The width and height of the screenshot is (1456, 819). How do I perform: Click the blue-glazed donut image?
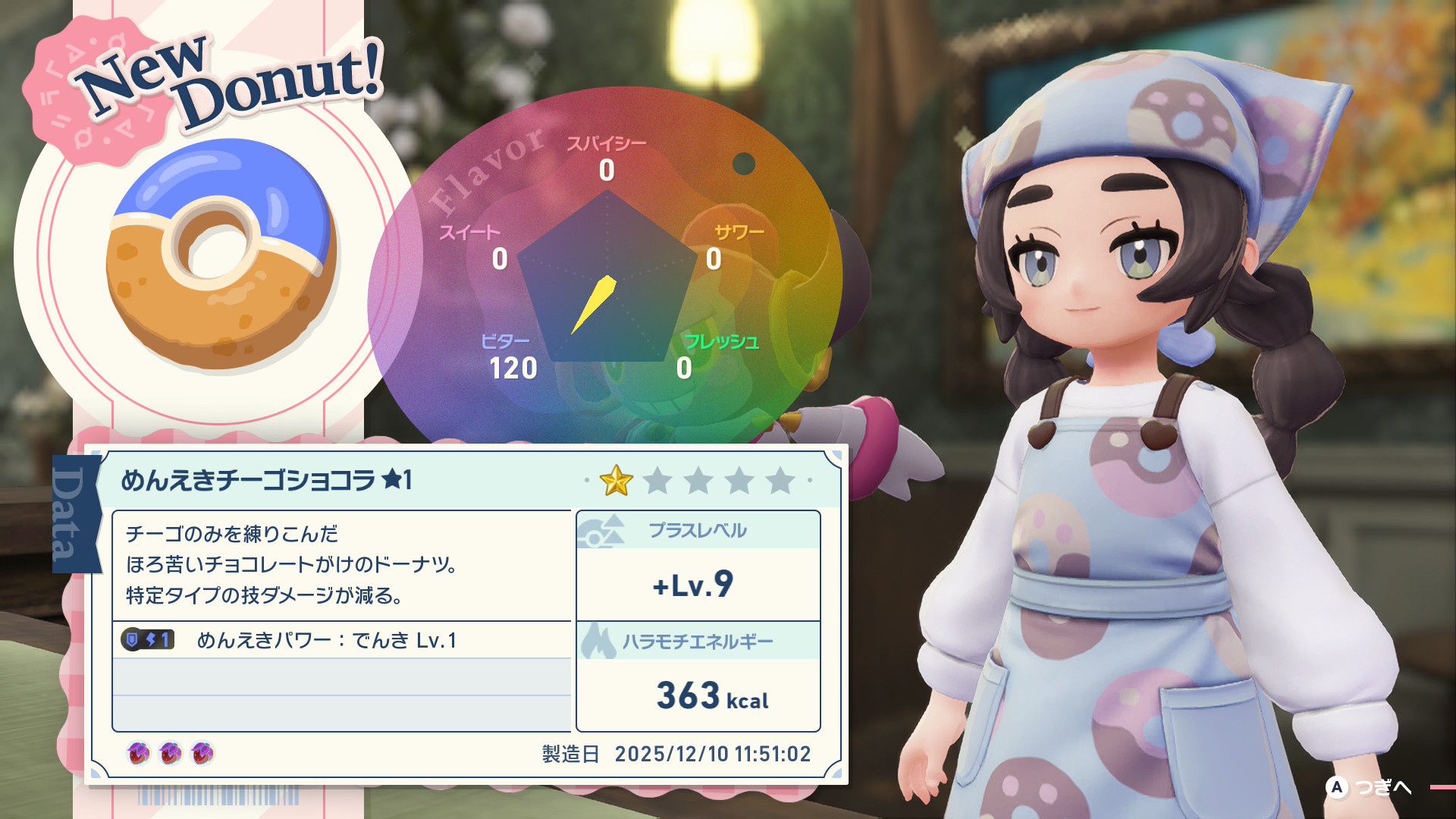(221, 256)
